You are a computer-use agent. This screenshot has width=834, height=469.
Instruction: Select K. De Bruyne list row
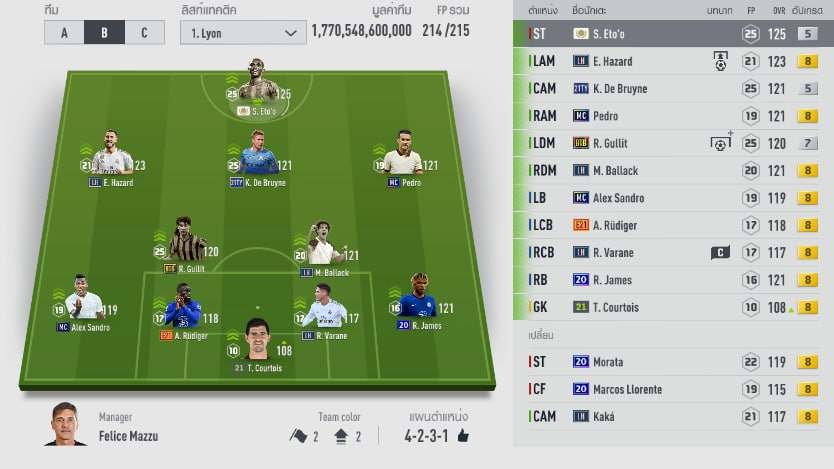point(672,88)
